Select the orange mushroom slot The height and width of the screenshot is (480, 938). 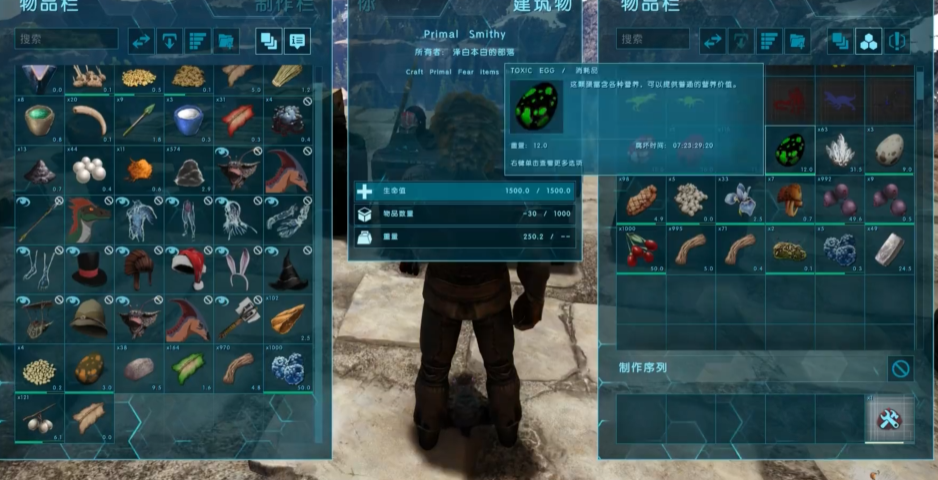[790, 200]
